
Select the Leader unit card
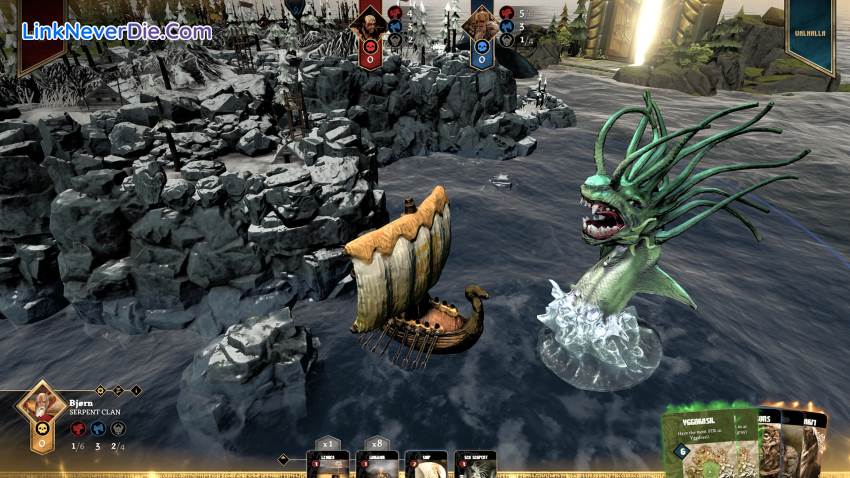(x=328, y=465)
